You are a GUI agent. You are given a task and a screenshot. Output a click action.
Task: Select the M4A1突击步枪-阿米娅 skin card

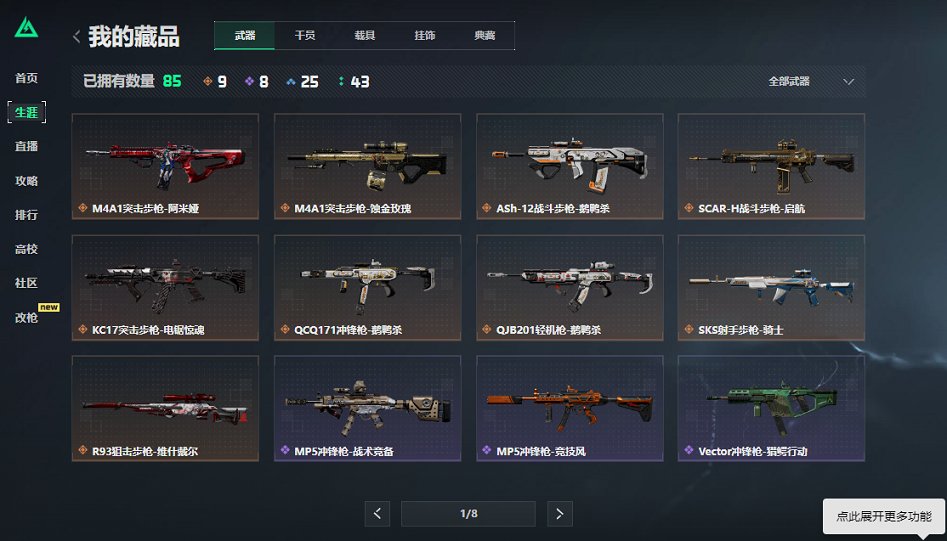click(x=165, y=166)
